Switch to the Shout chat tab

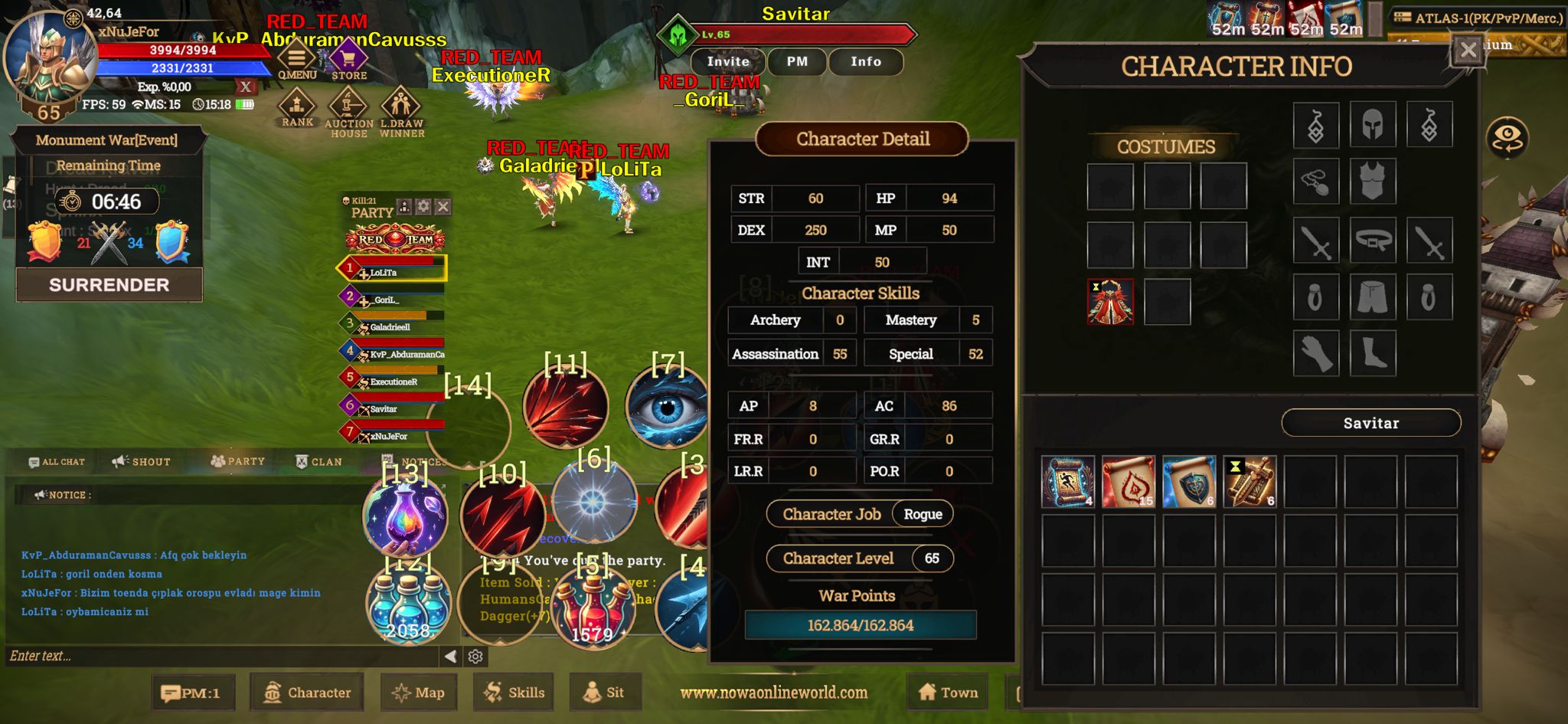(x=142, y=461)
